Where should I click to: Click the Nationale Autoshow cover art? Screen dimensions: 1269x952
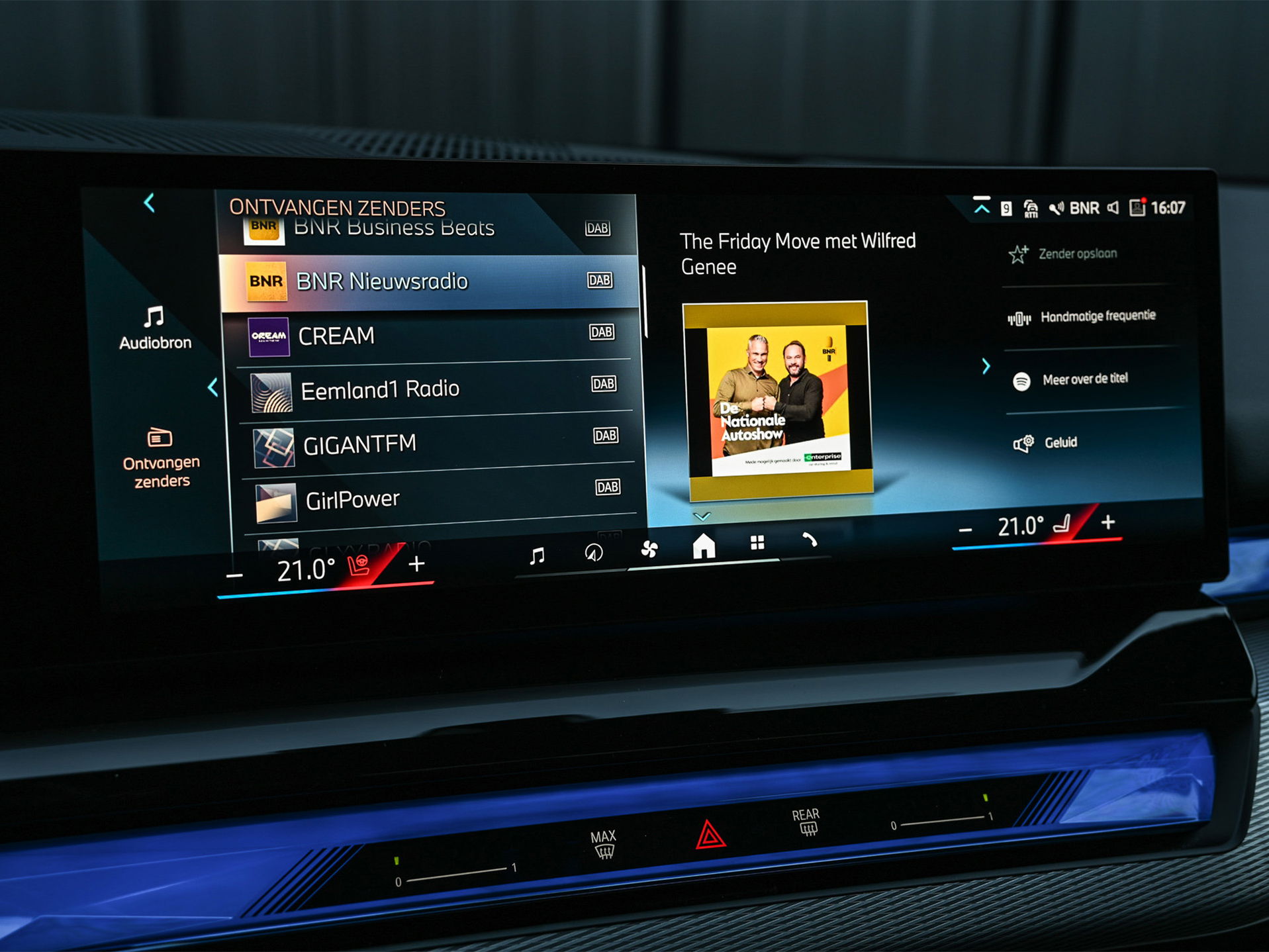pos(778,399)
